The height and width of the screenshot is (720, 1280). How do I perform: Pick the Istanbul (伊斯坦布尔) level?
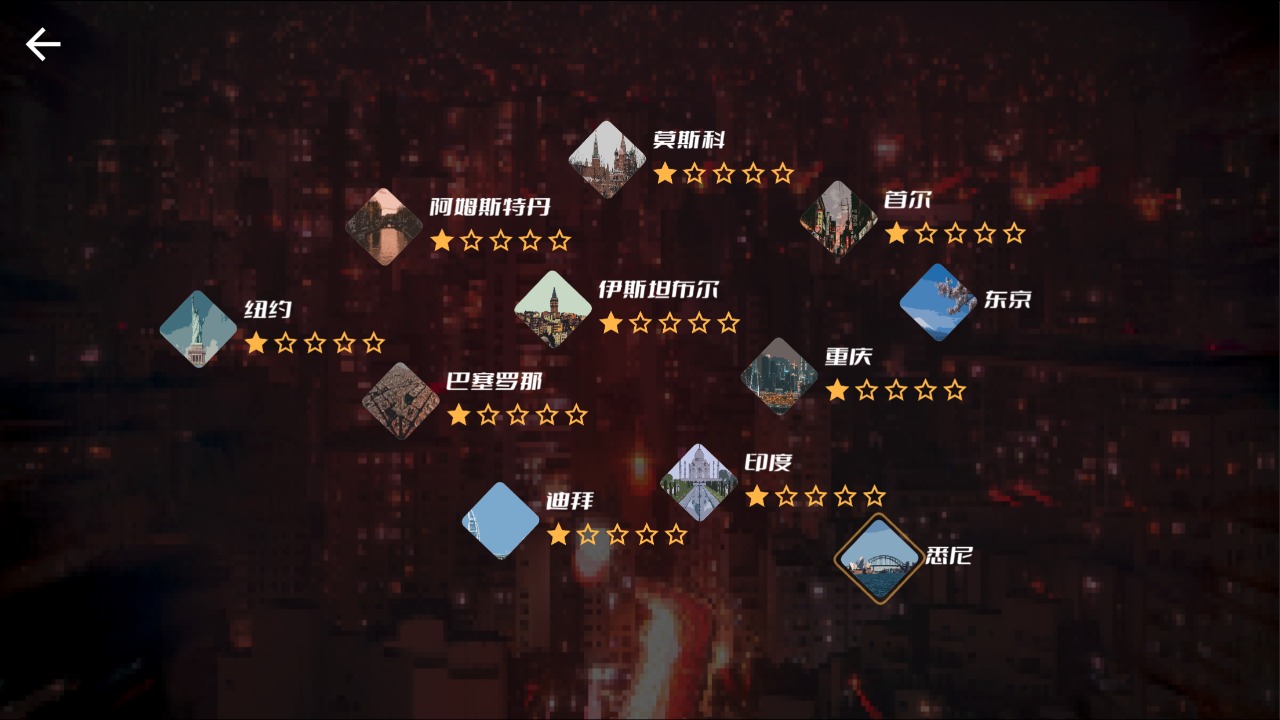pos(553,309)
